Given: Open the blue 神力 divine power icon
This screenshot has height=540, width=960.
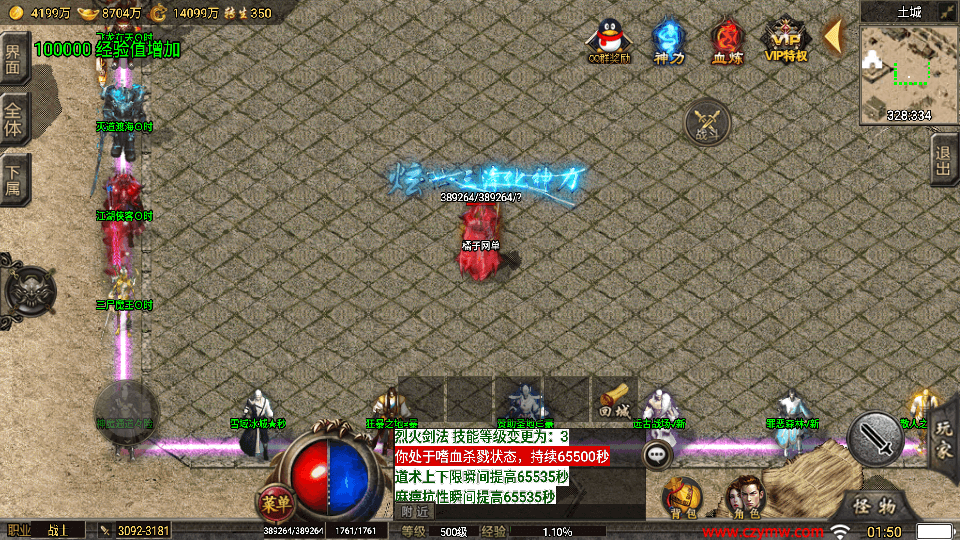Looking at the screenshot, I should point(667,40).
